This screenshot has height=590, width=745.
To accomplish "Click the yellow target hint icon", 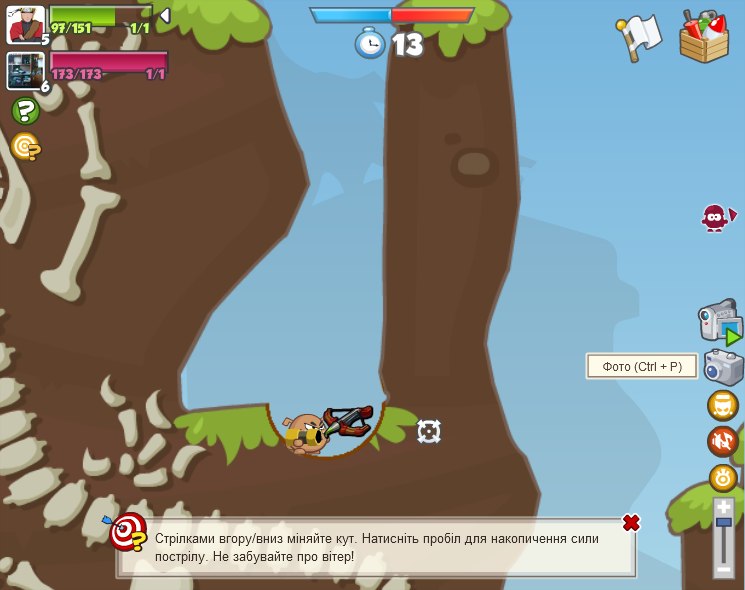I will (25, 147).
